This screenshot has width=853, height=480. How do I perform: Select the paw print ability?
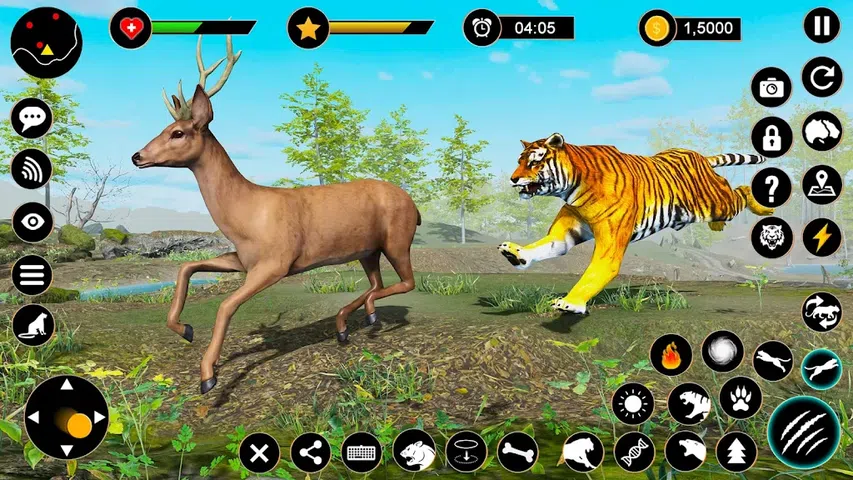(x=740, y=398)
